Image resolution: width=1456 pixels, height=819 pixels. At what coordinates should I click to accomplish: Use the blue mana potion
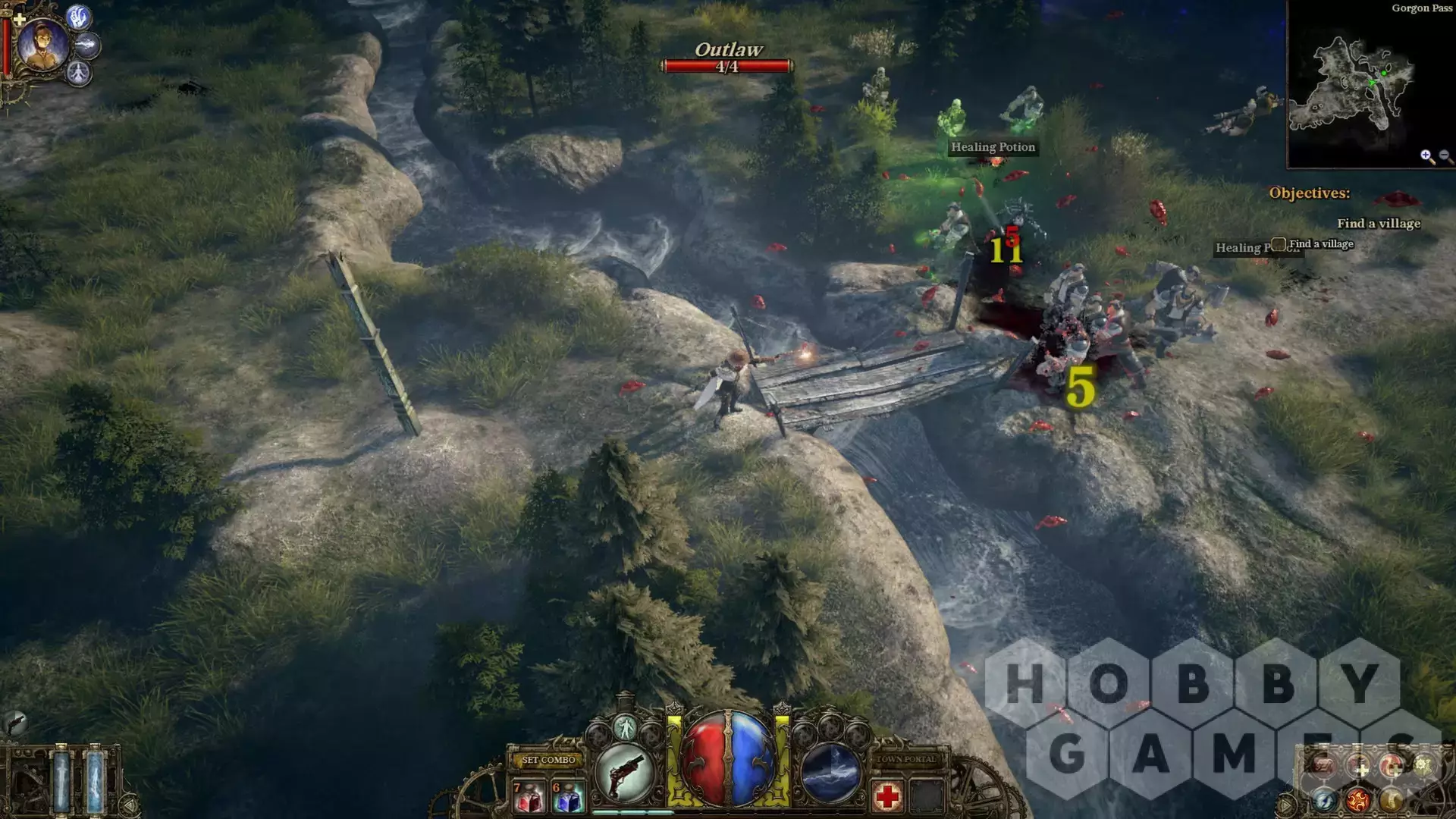(568, 797)
